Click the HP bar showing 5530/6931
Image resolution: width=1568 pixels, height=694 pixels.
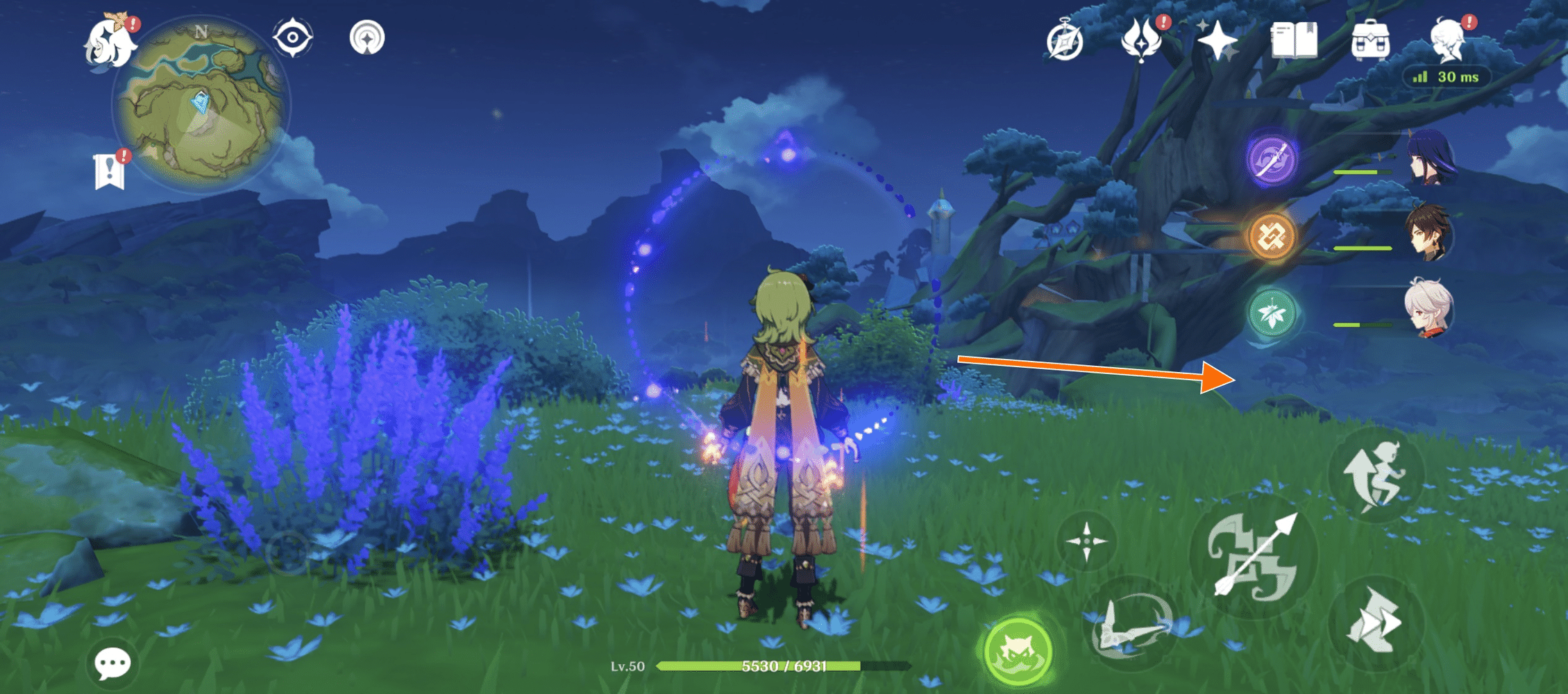tap(784, 664)
